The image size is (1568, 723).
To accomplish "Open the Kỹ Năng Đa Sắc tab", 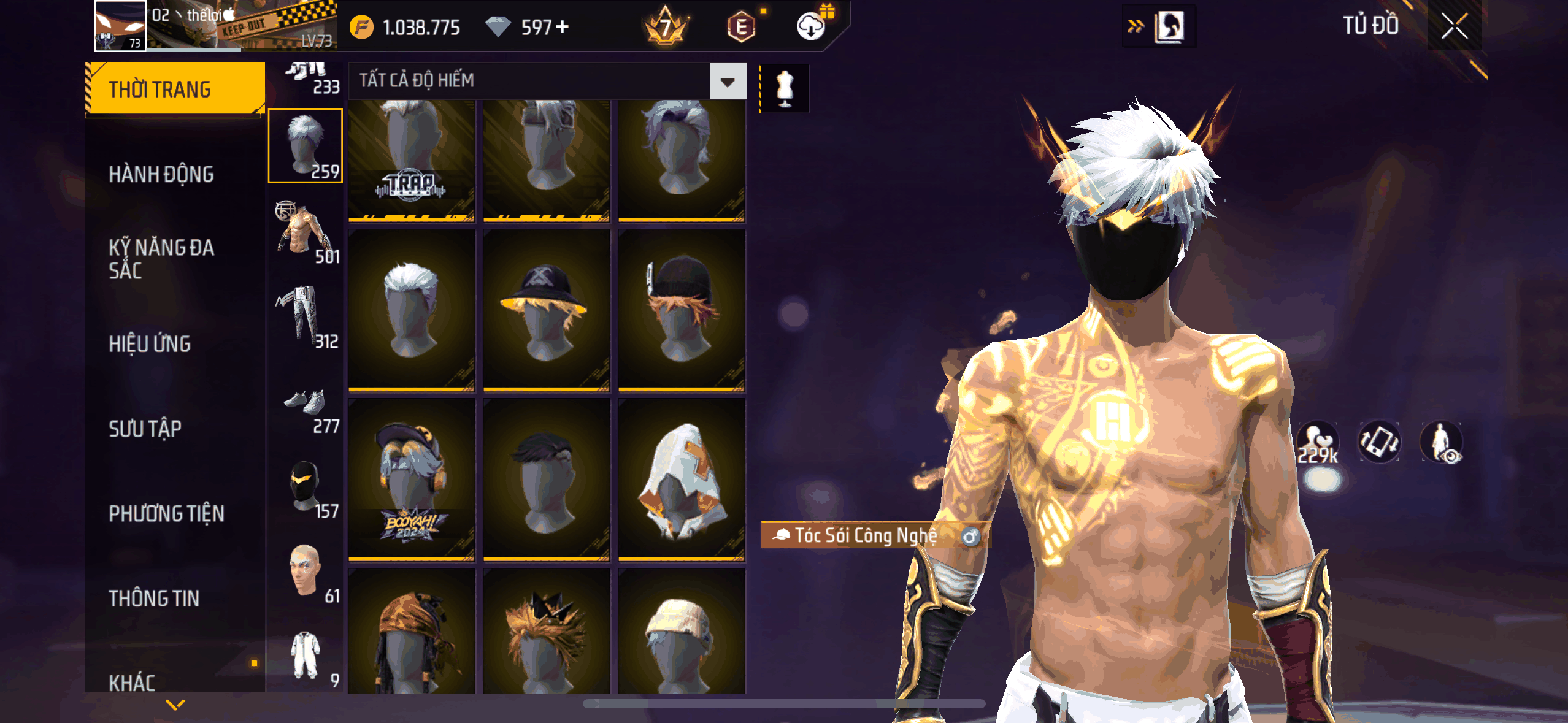I will click(x=161, y=259).
